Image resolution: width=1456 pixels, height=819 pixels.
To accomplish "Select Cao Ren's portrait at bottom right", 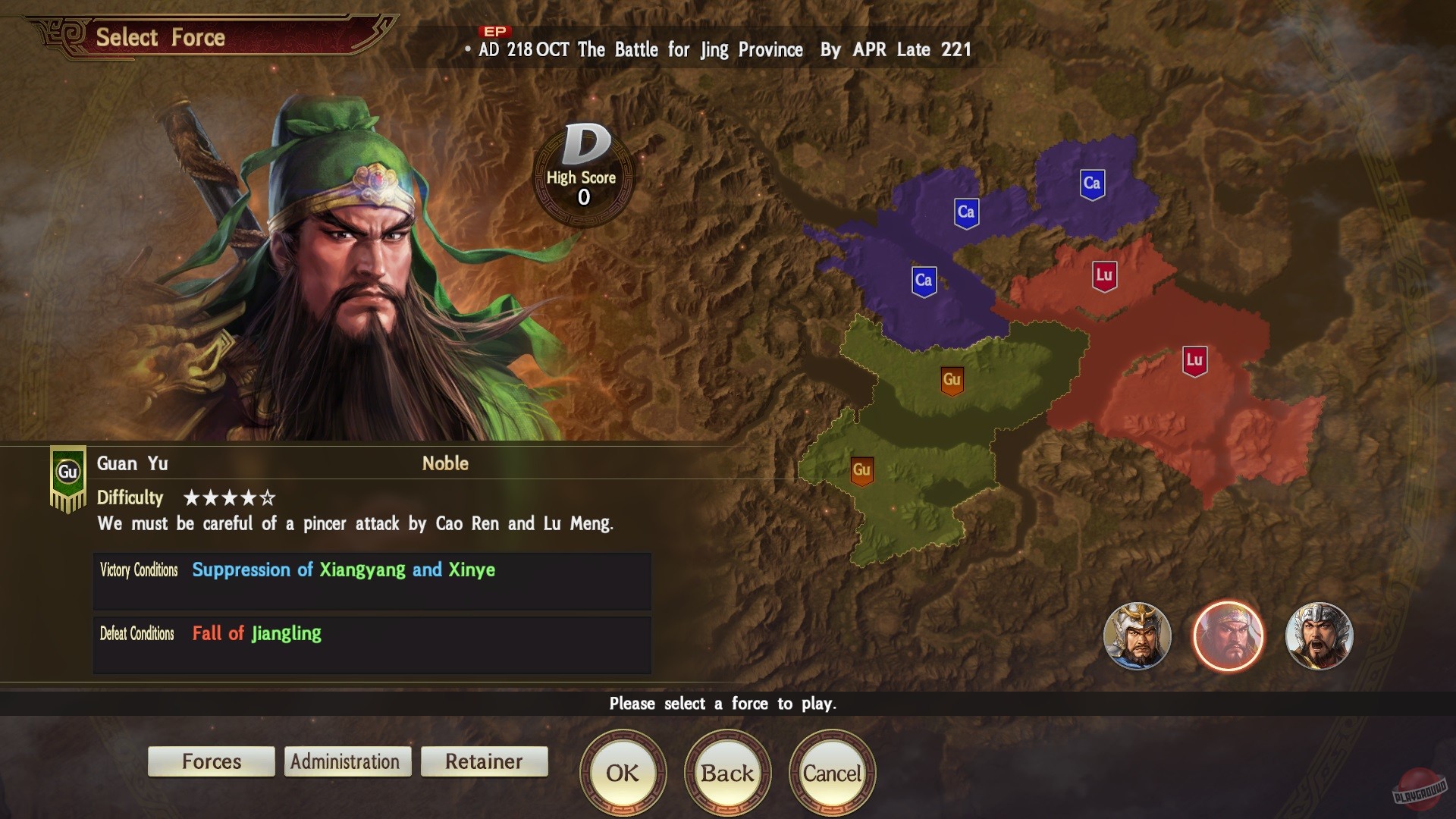I will (1137, 637).
